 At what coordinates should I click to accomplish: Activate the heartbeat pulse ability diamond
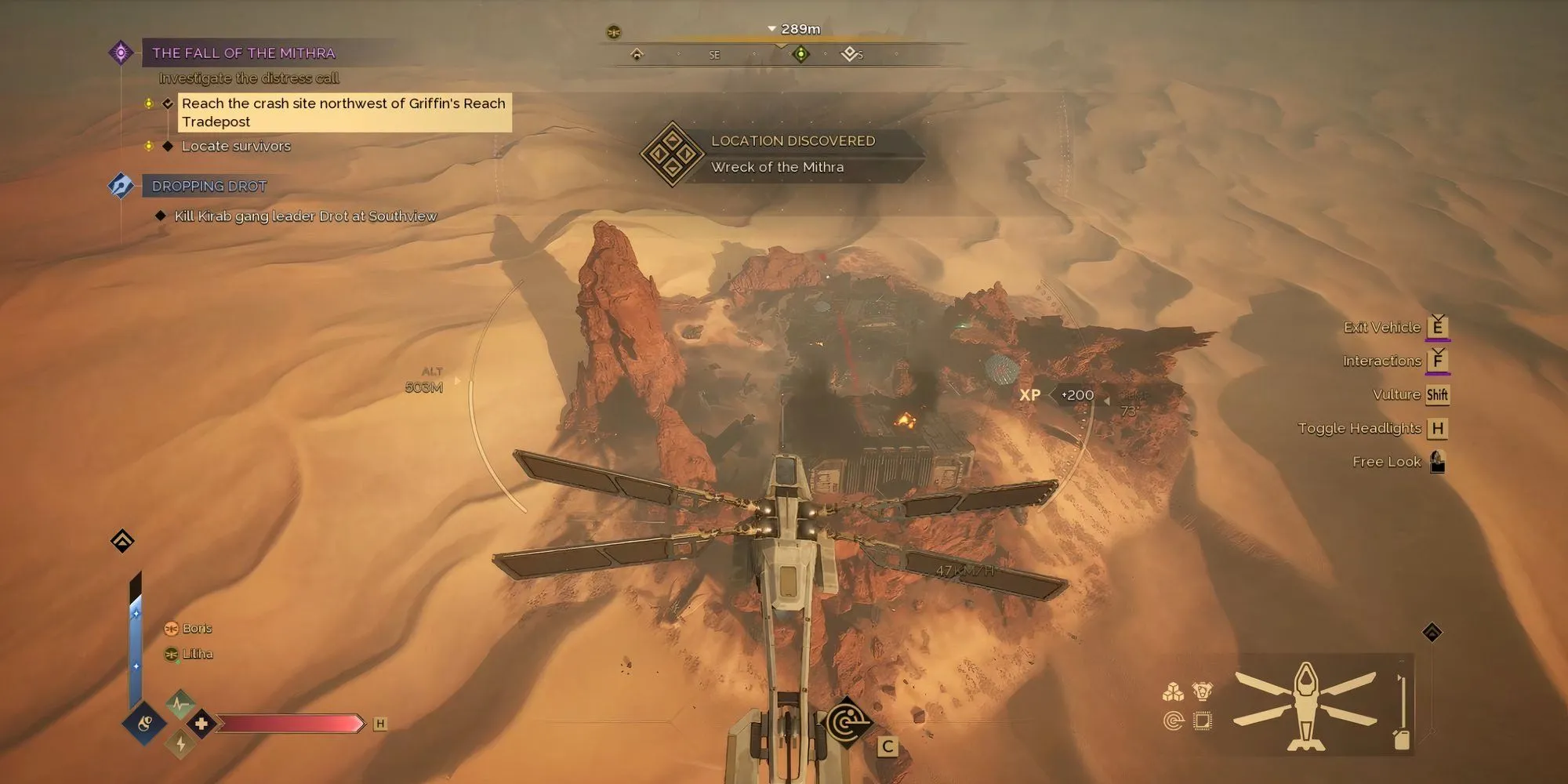tap(180, 703)
